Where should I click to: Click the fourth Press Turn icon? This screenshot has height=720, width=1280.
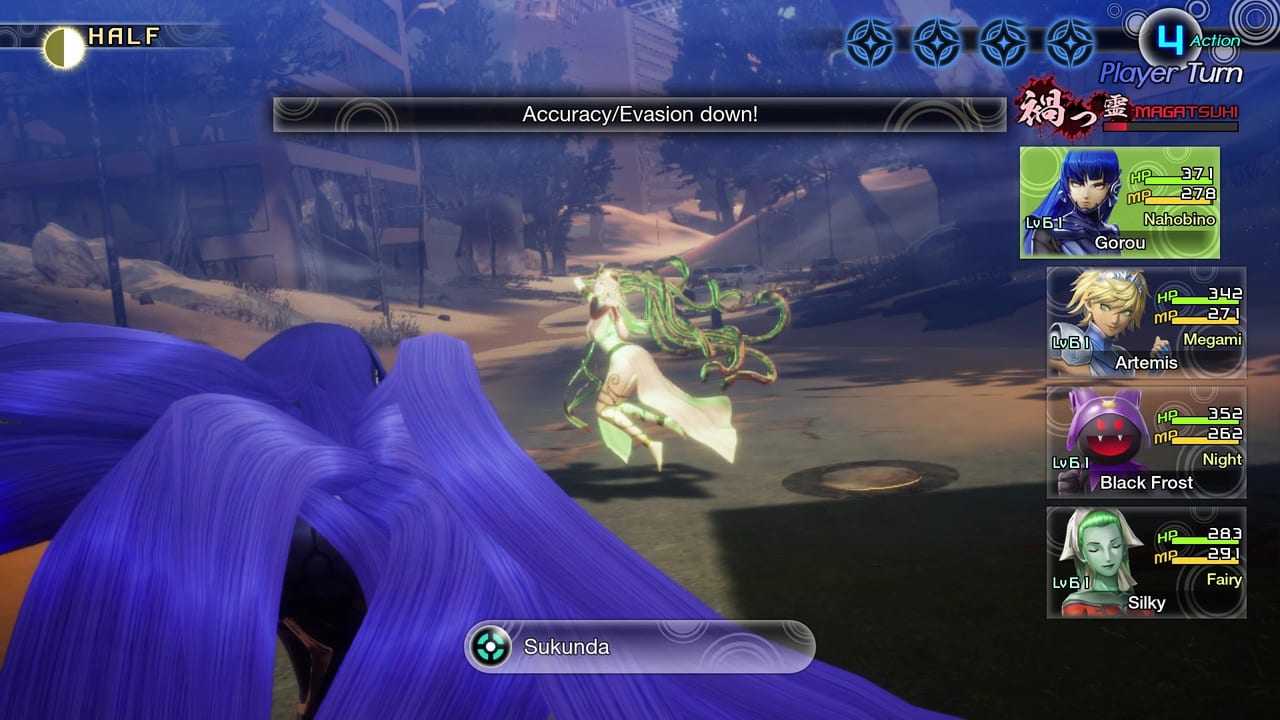click(x=1072, y=42)
